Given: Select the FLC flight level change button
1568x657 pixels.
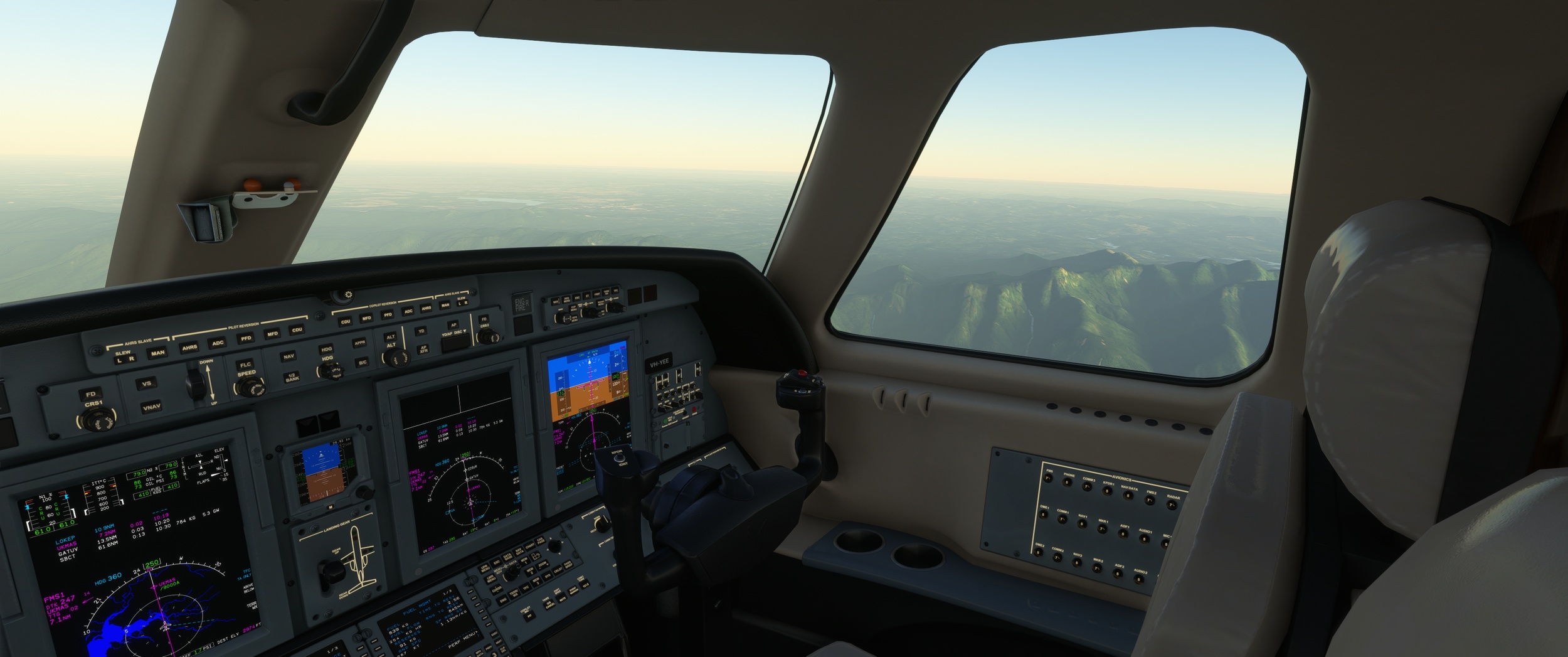Looking at the screenshot, I should [245, 365].
